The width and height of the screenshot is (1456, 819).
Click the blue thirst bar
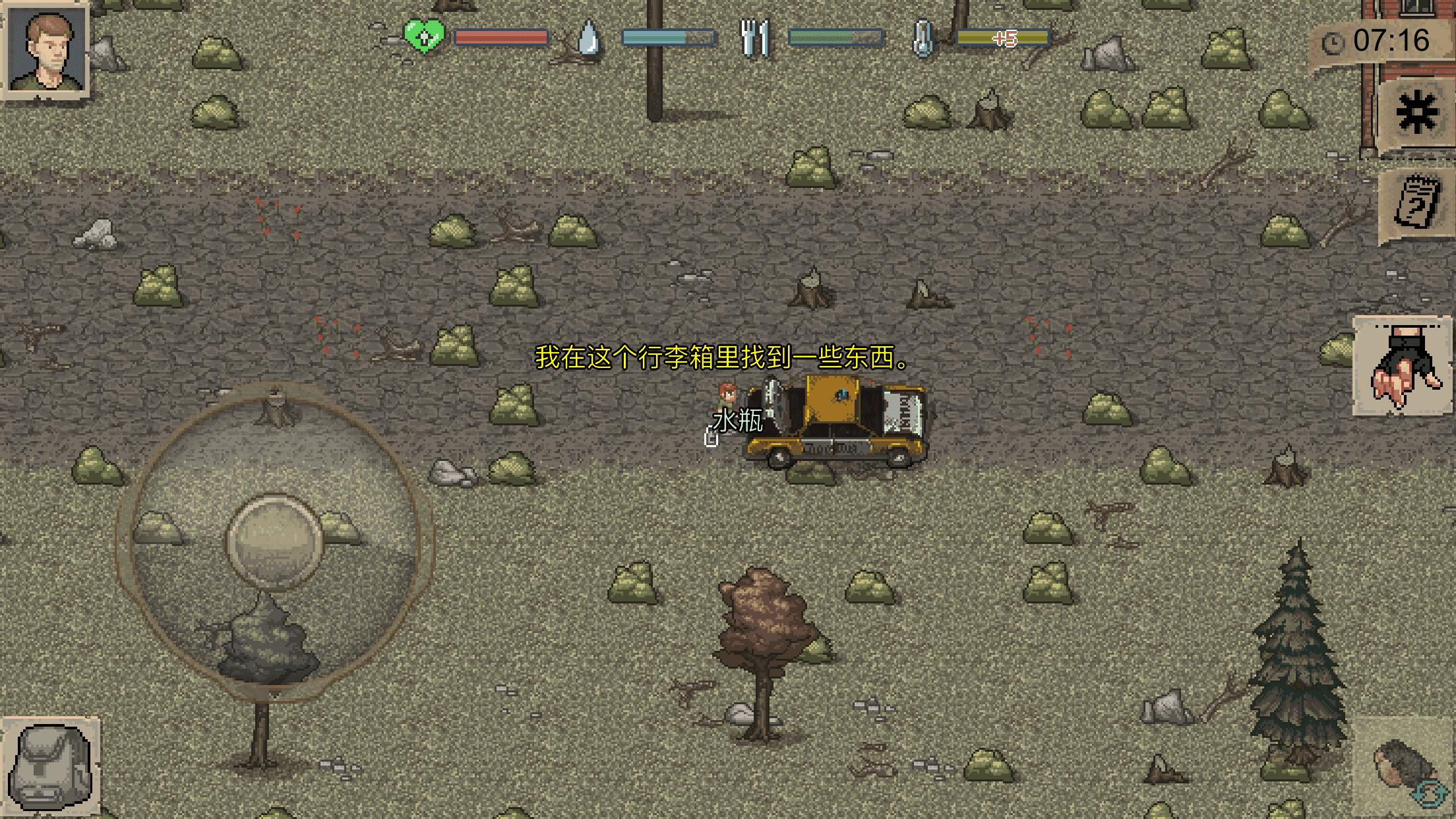coord(666,38)
